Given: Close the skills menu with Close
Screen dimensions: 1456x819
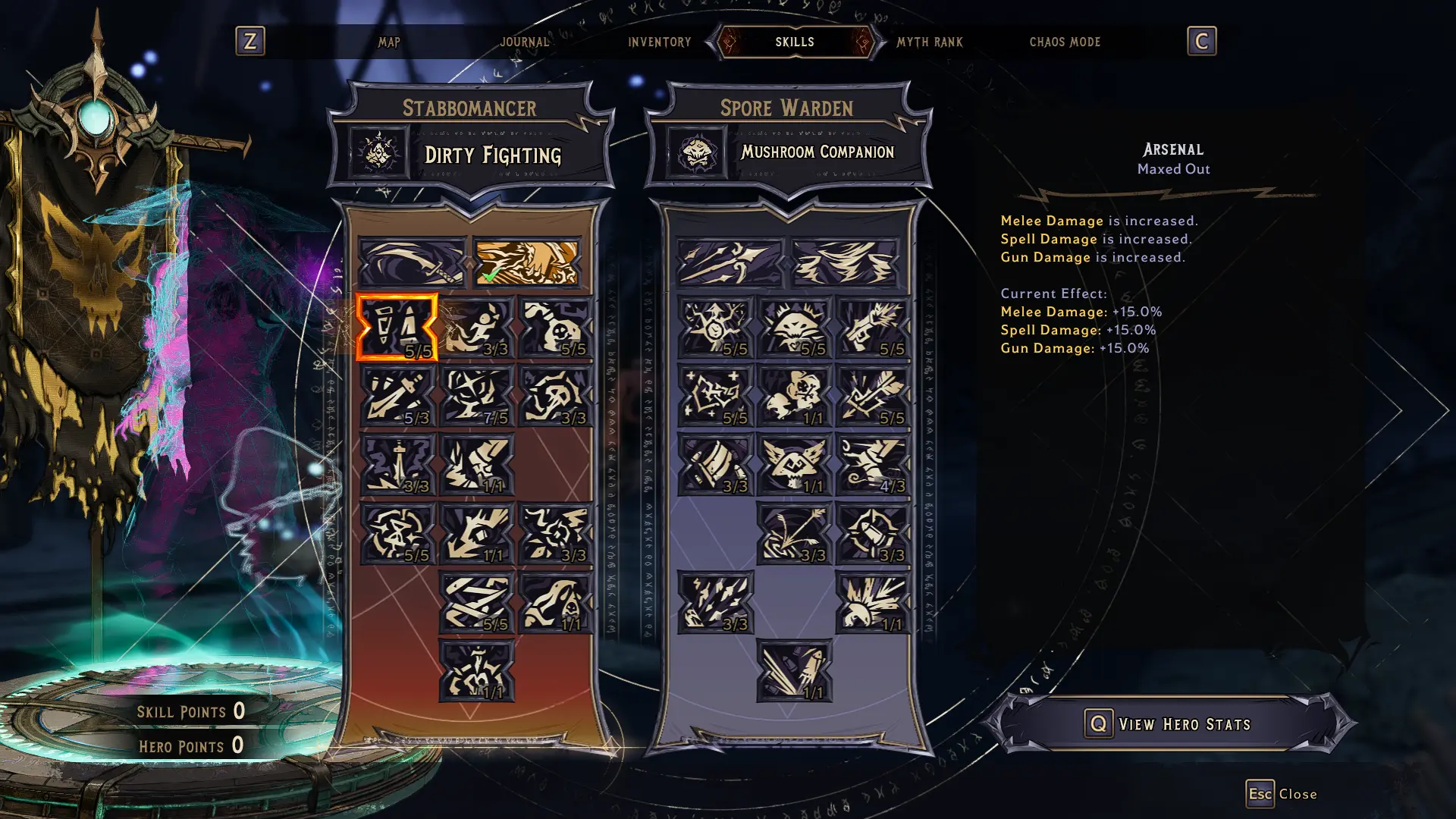Looking at the screenshot, I should (1282, 794).
